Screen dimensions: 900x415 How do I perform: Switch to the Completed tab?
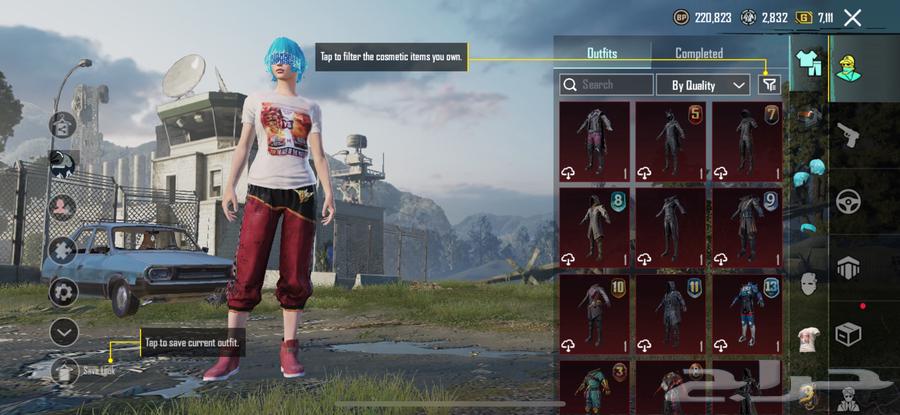coord(698,53)
